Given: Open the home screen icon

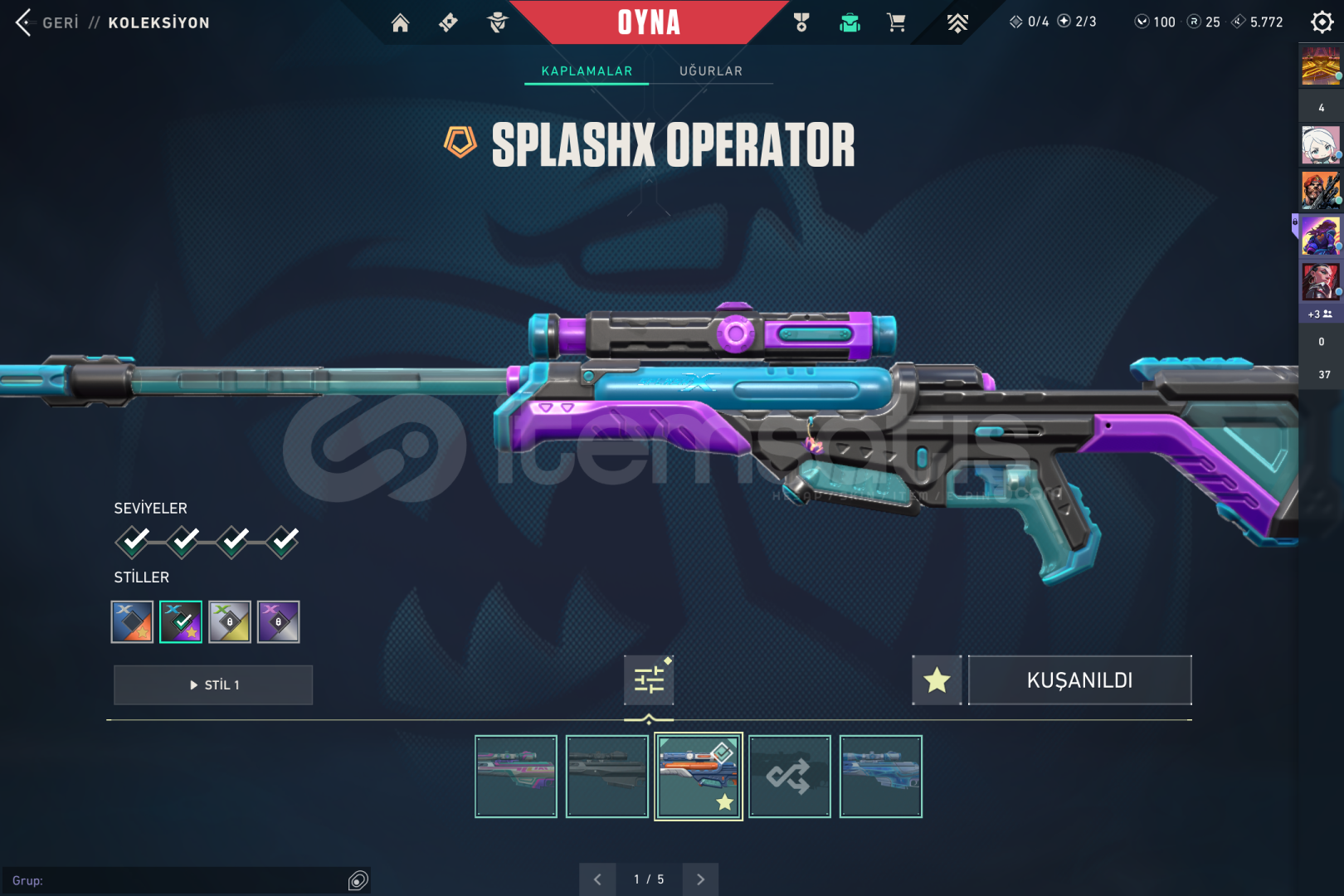Looking at the screenshot, I should [x=400, y=22].
